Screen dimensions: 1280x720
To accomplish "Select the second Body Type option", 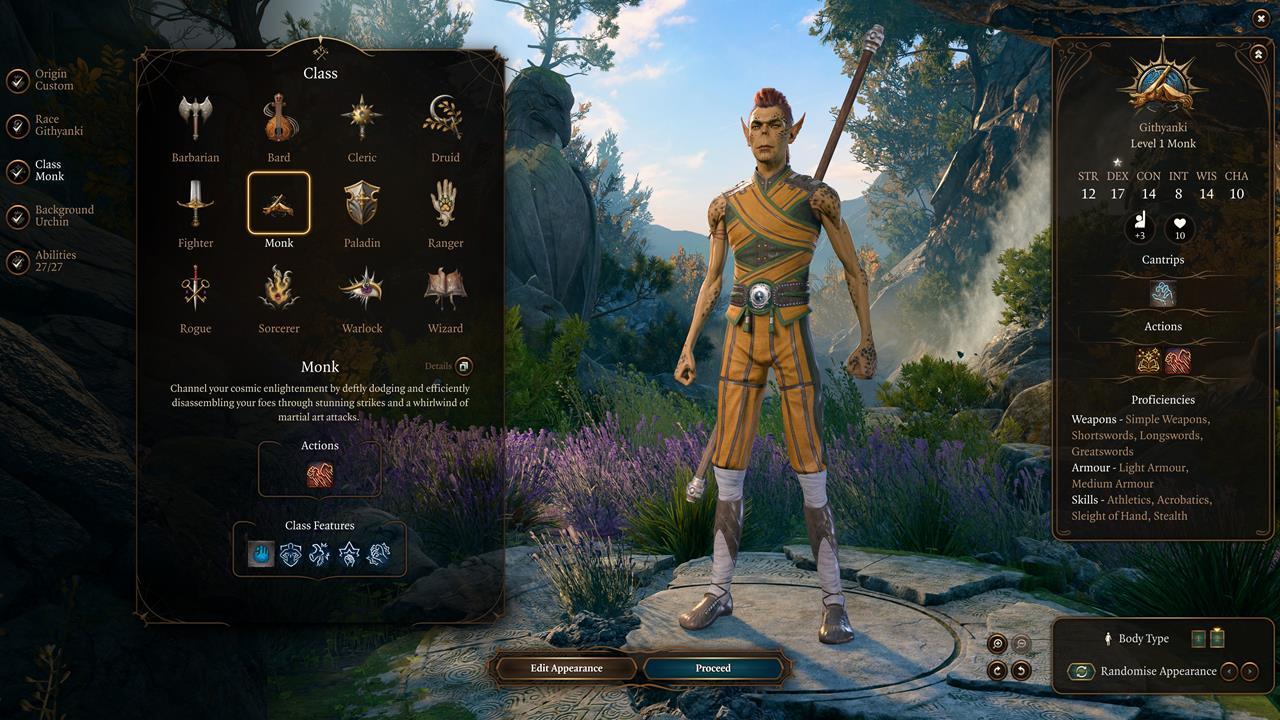I will (1216, 638).
